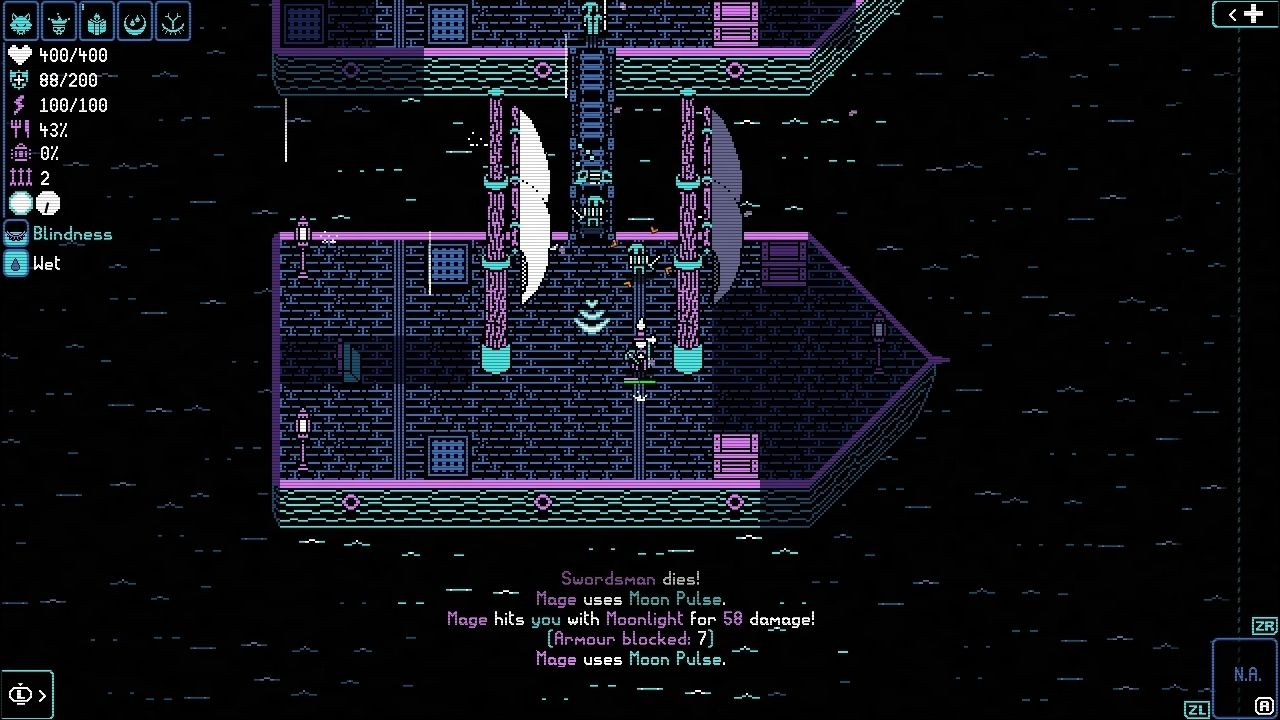Expand the lantern panel via its arrow
The height and width of the screenshot is (720, 1280).
point(43,694)
